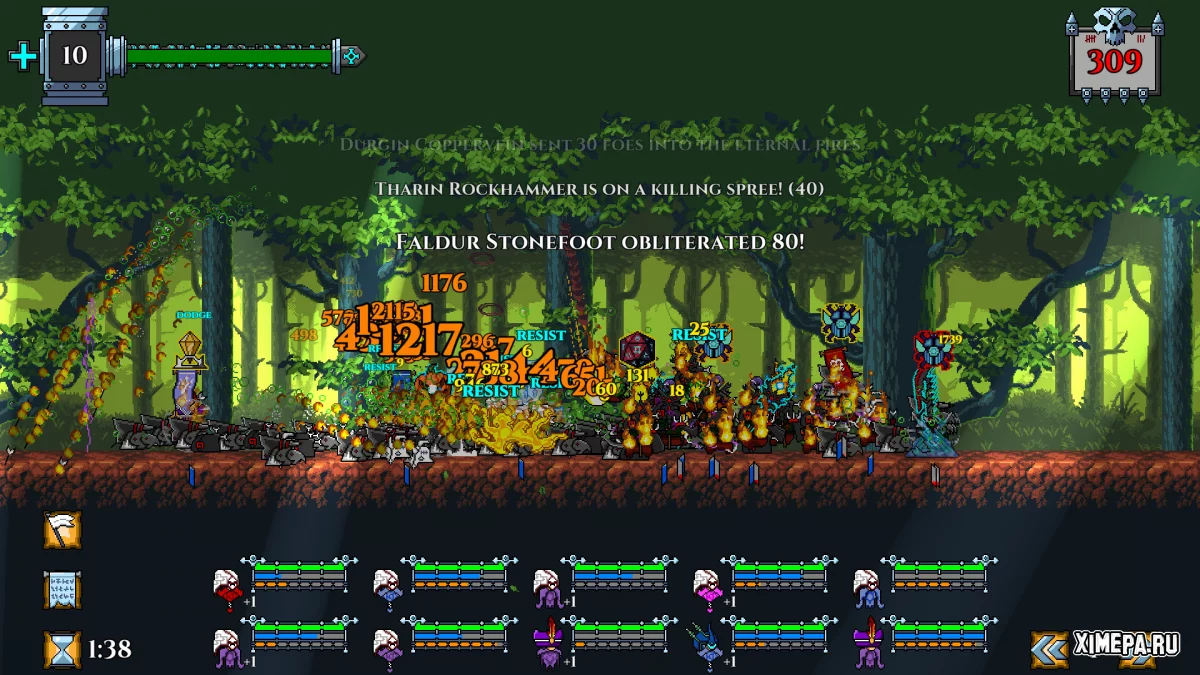Click the blue plus icon beside the level
The height and width of the screenshot is (675, 1200).
[22, 56]
